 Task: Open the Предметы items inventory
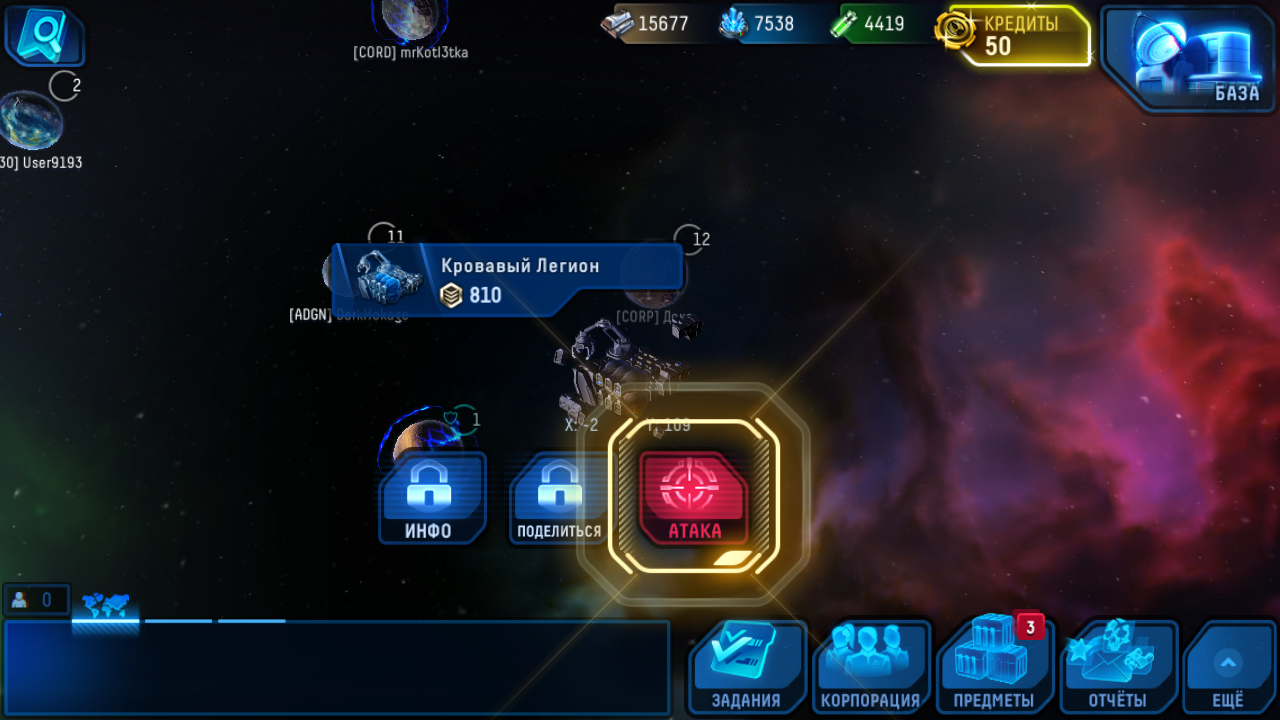point(994,667)
